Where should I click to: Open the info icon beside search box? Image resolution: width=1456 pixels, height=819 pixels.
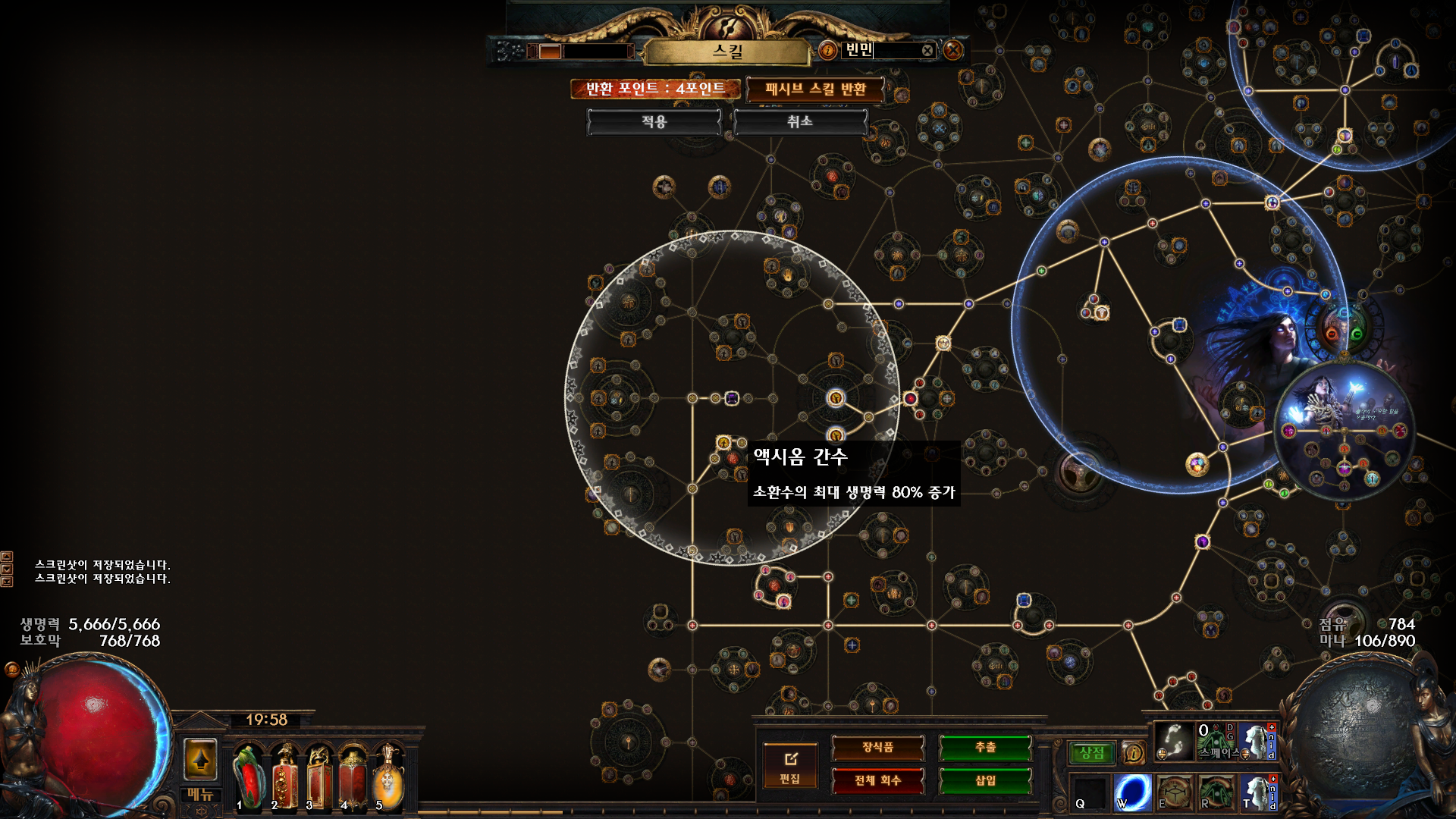pos(827,51)
